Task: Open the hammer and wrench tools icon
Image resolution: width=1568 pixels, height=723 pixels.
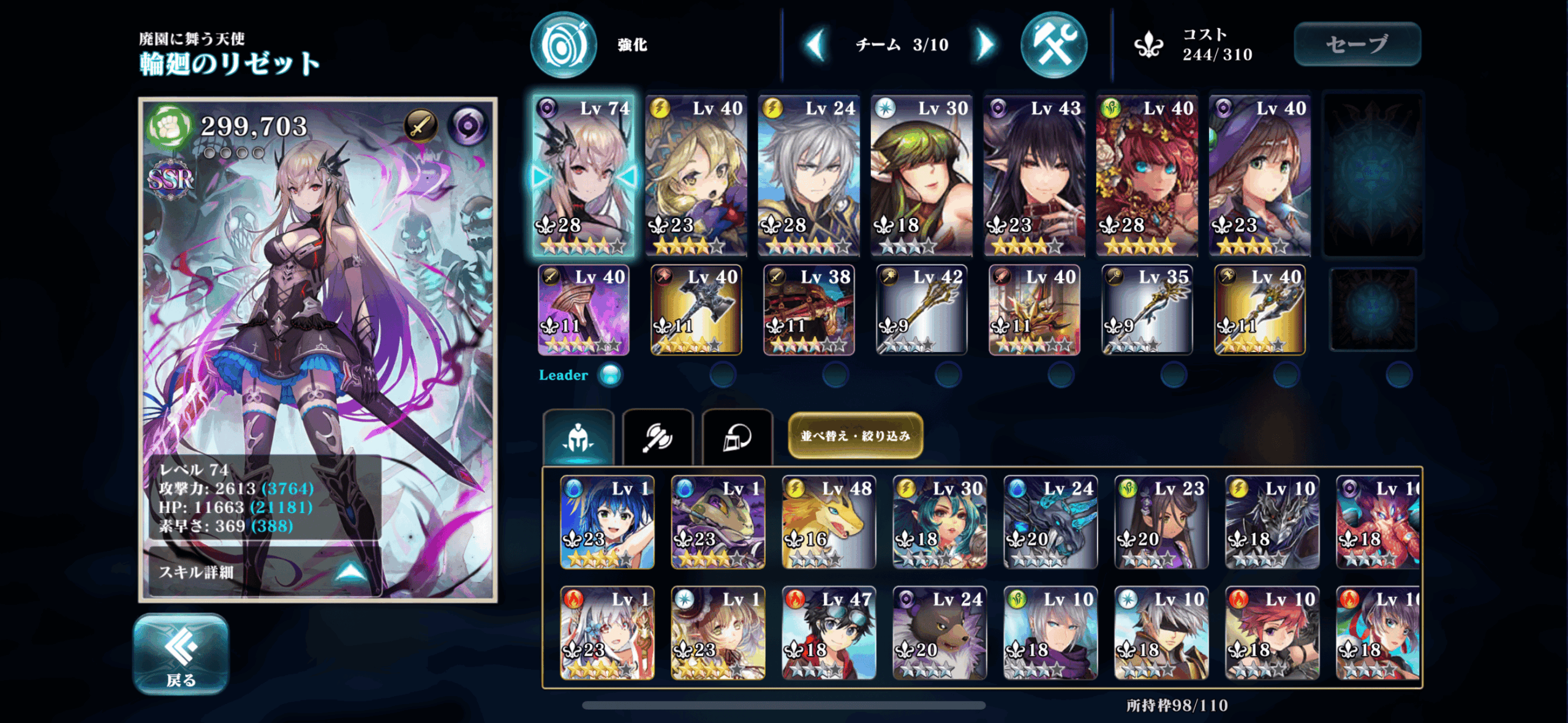Action: click(x=1053, y=45)
